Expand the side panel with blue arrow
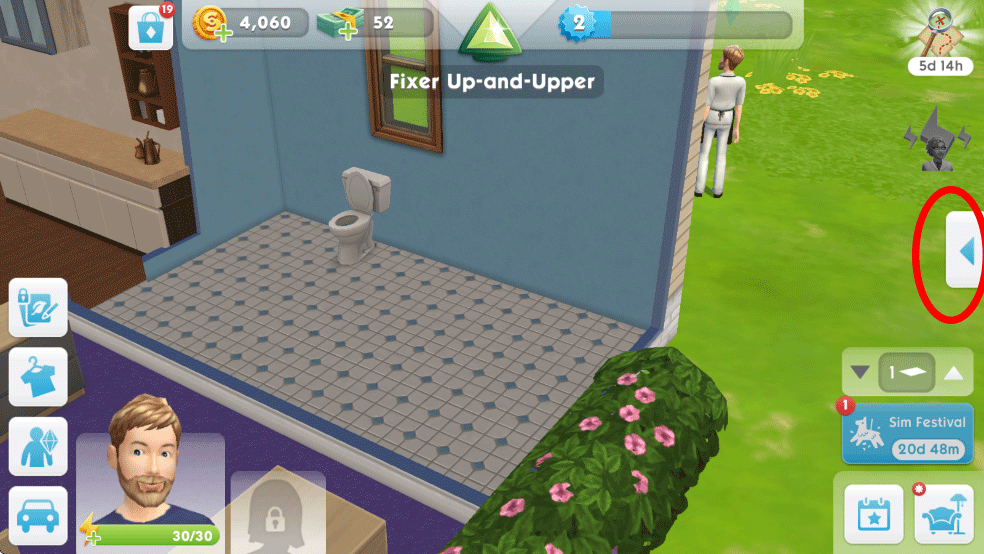Viewport: 984px width, 554px height. click(965, 252)
